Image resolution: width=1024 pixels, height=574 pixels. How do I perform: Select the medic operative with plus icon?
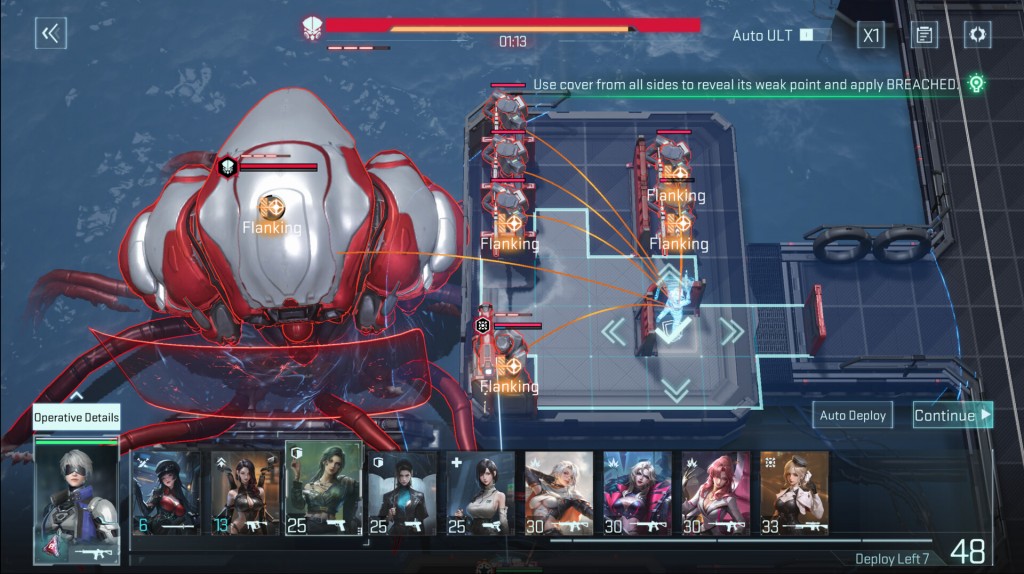tap(480, 492)
